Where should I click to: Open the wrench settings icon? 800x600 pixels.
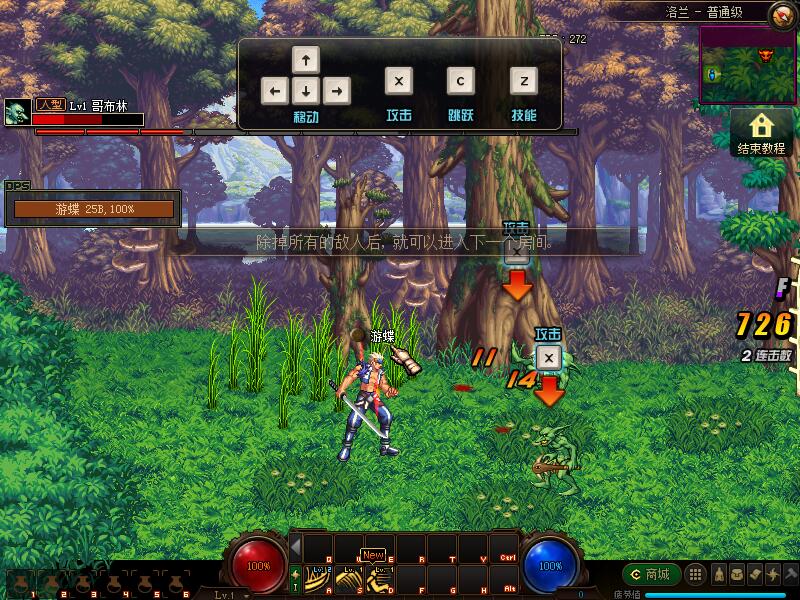tap(791, 574)
